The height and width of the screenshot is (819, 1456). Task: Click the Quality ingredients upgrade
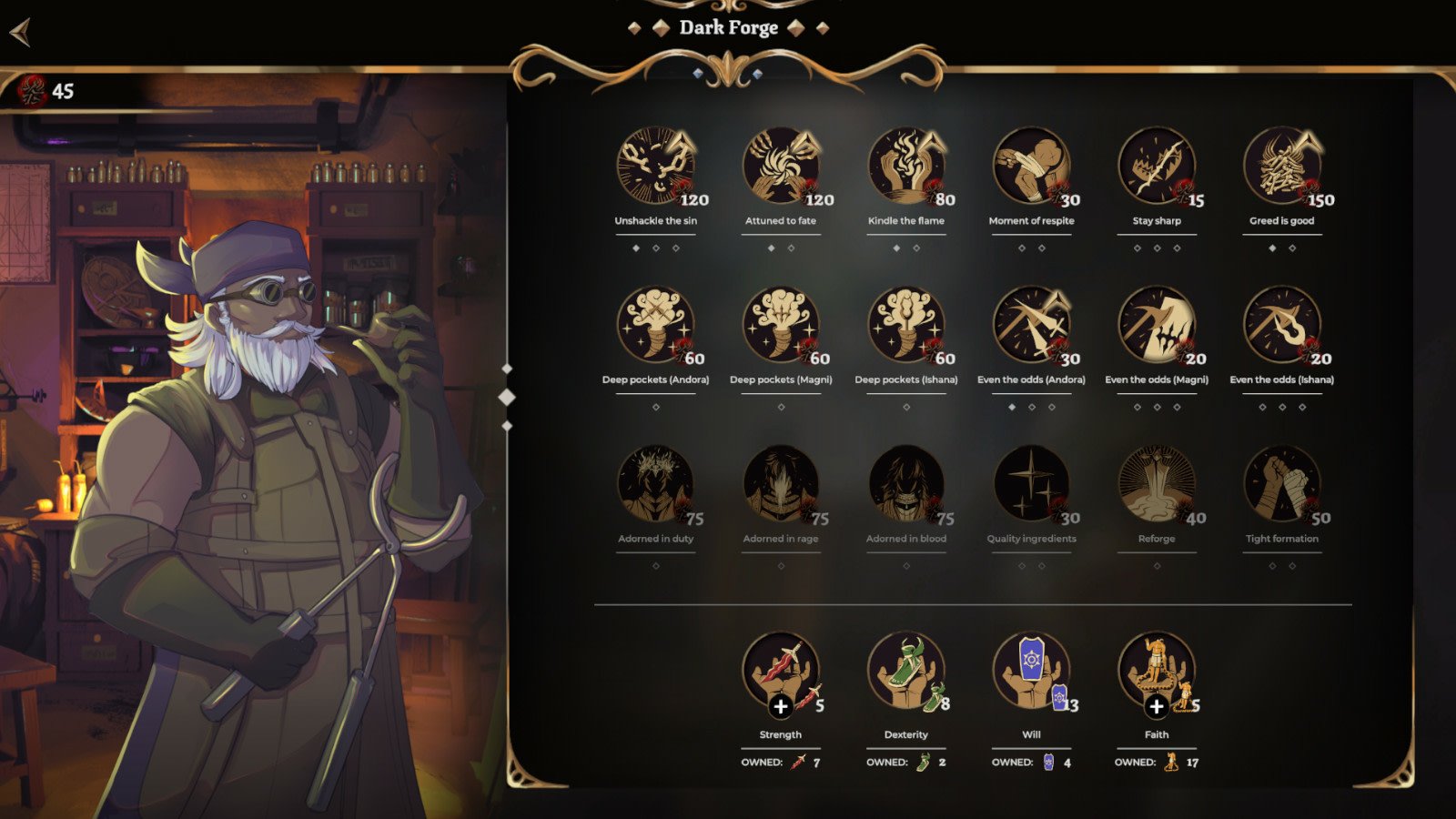(1031, 485)
